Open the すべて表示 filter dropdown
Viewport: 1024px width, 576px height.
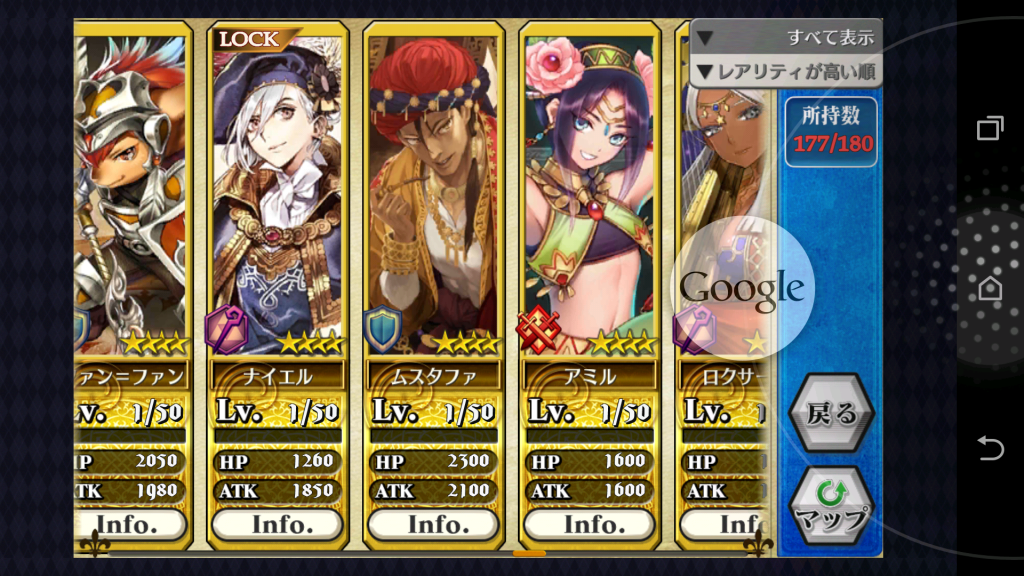pos(786,38)
